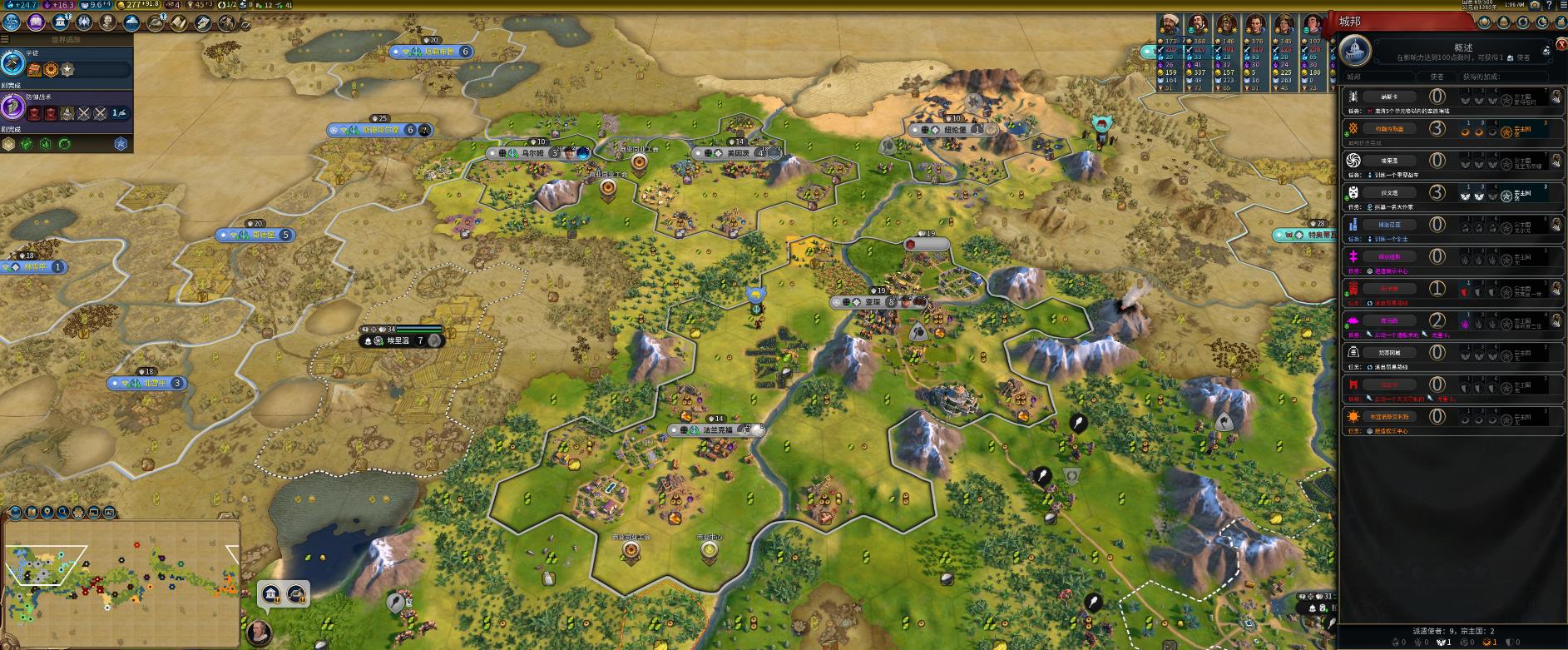The height and width of the screenshot is (650, 1568).
Task: Toggle the world tracker hamburger menu
Action: (6, 38)
